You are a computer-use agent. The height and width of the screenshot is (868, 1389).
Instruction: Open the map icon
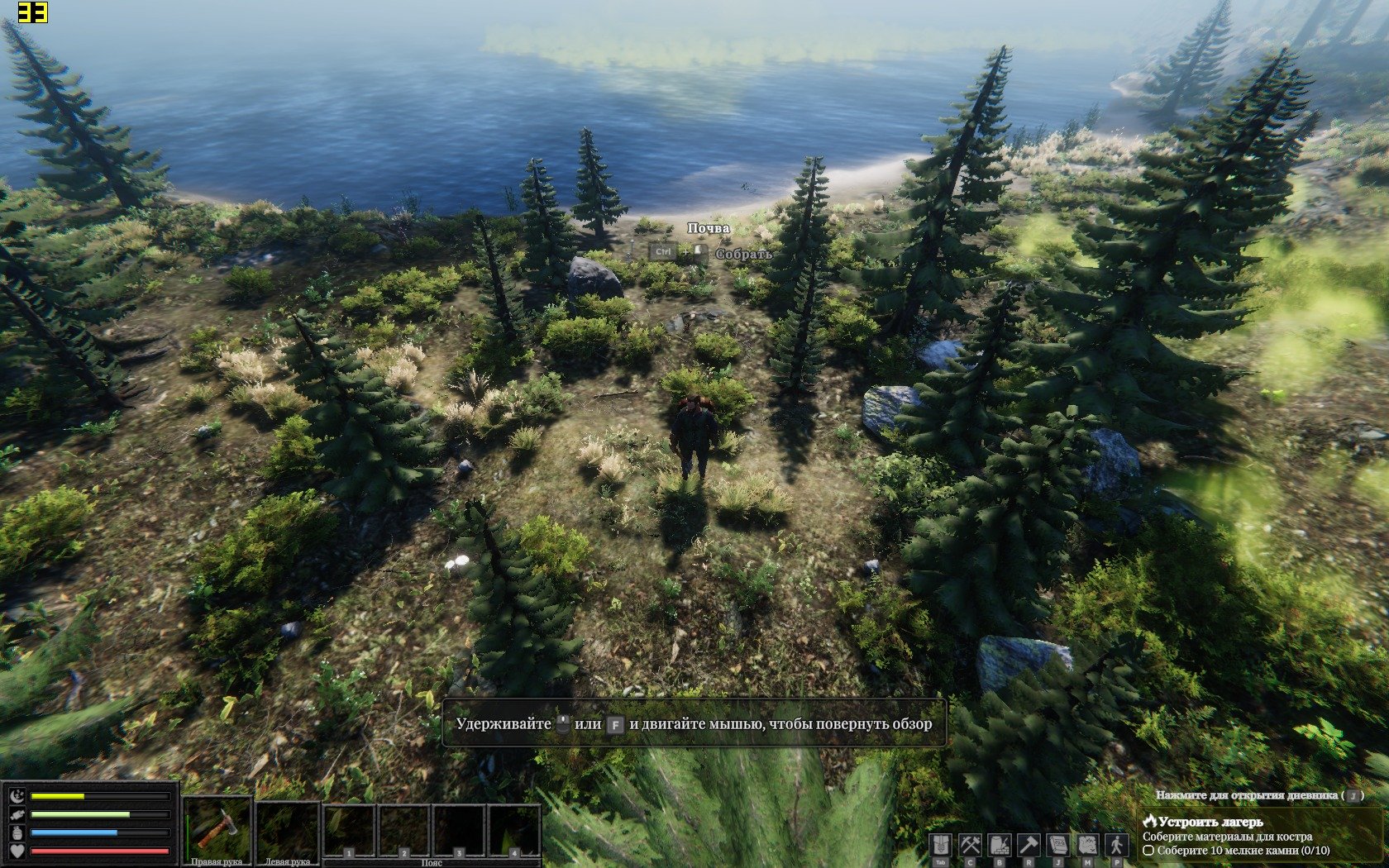1087,845
